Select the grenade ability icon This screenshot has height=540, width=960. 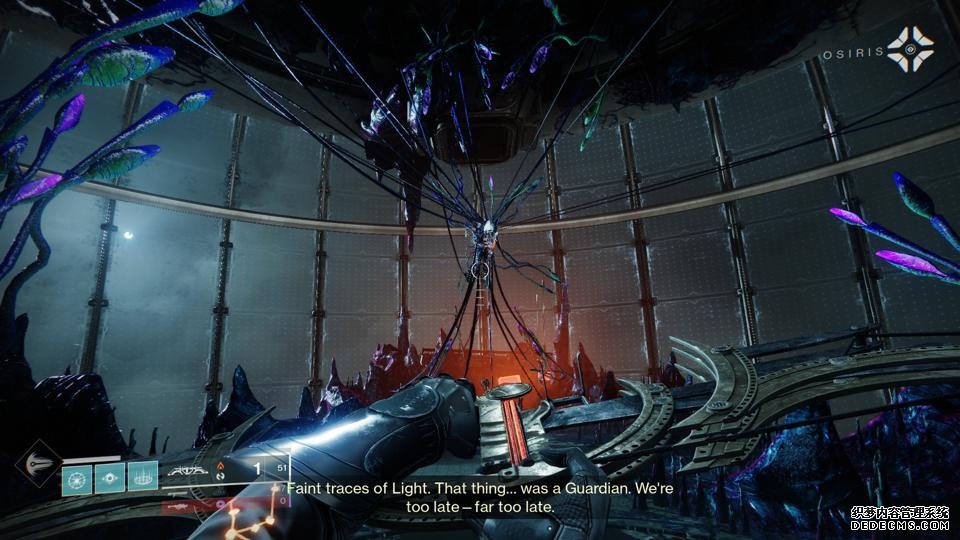click(76, 479)
